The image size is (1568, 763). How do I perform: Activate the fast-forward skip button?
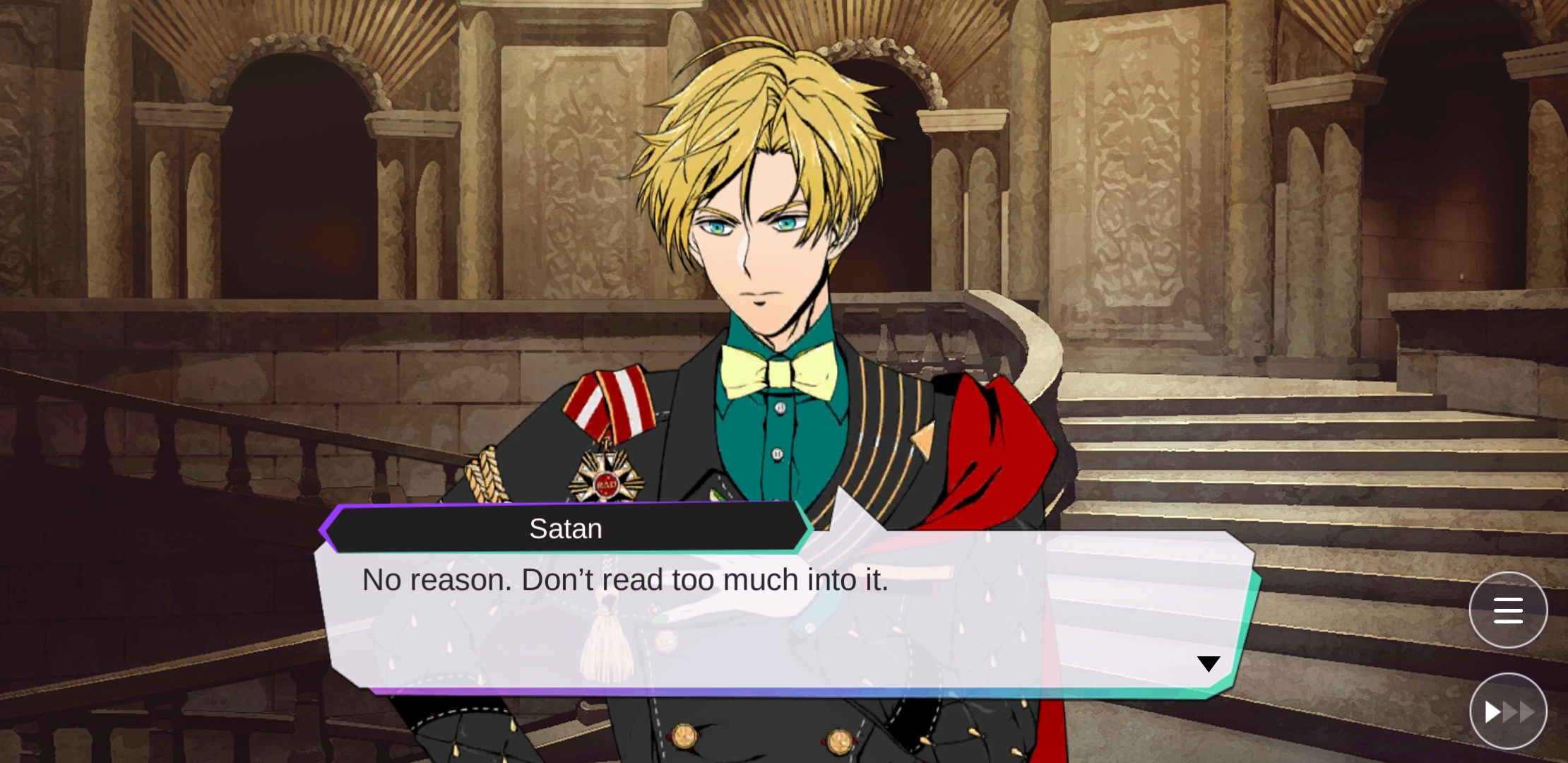(1508, 711)
